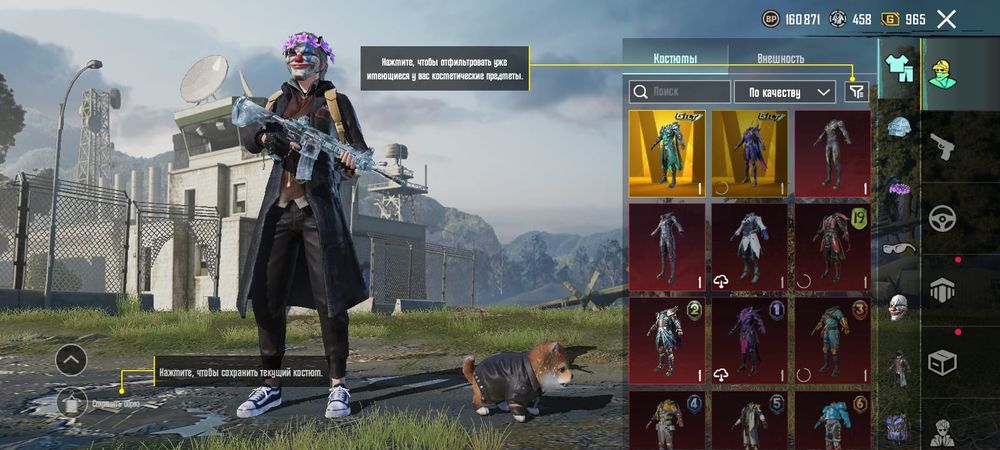
Task: Choose the costume with the green 19 badge
Action: point(832,247)
